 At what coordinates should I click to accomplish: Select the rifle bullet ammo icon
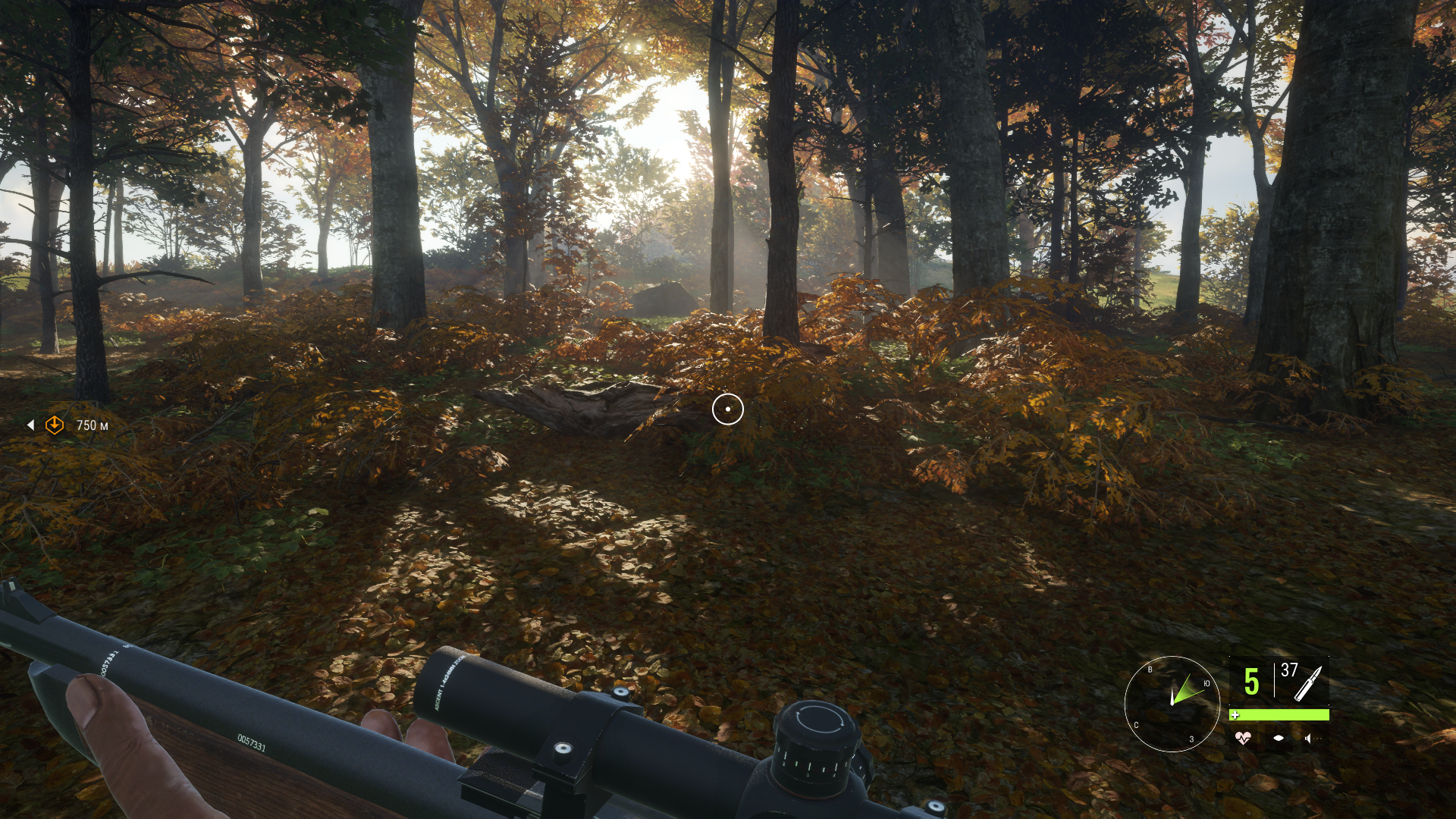(x=1308, y=683)
